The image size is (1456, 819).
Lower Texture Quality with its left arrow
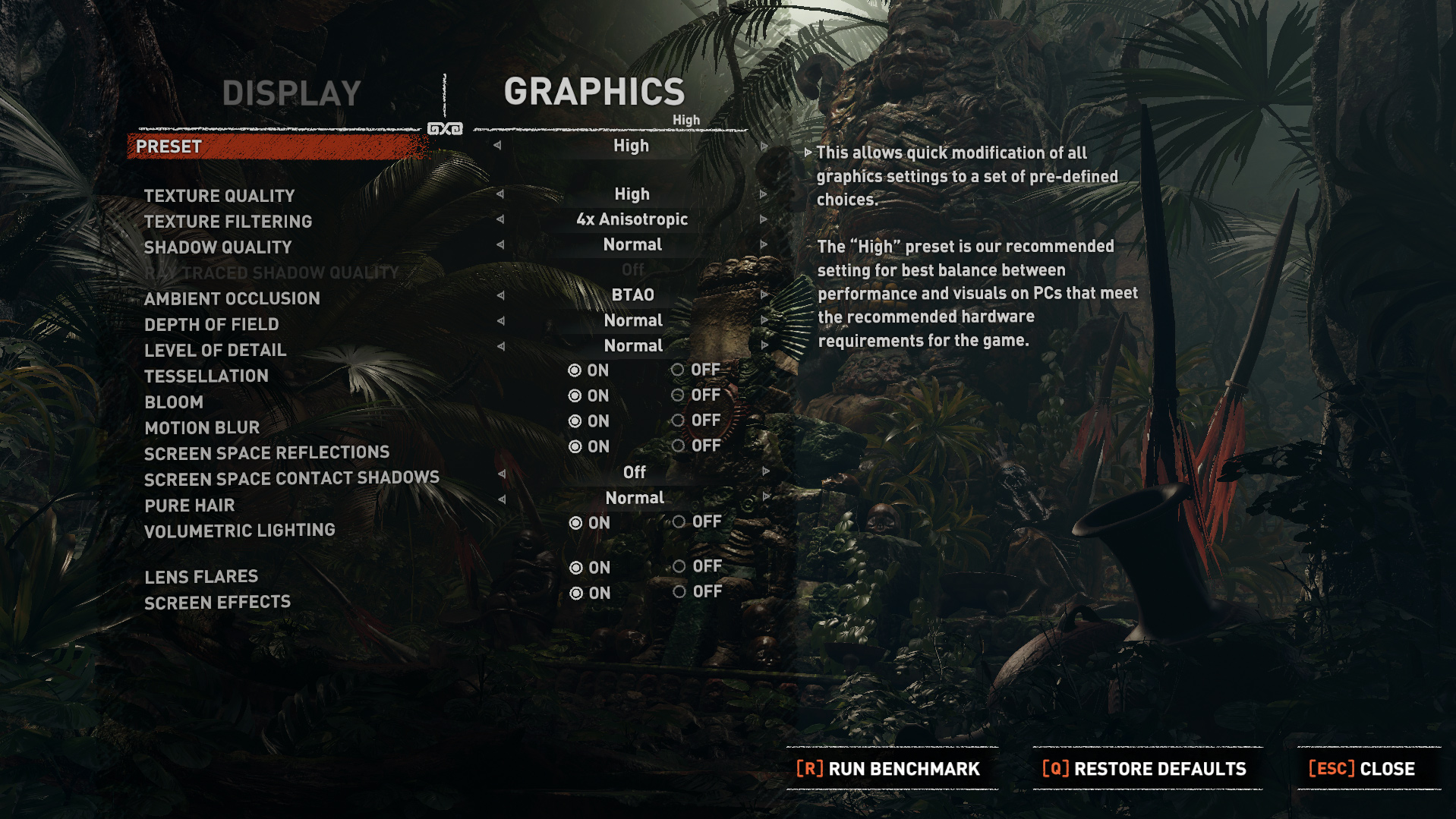click(500, 194)
